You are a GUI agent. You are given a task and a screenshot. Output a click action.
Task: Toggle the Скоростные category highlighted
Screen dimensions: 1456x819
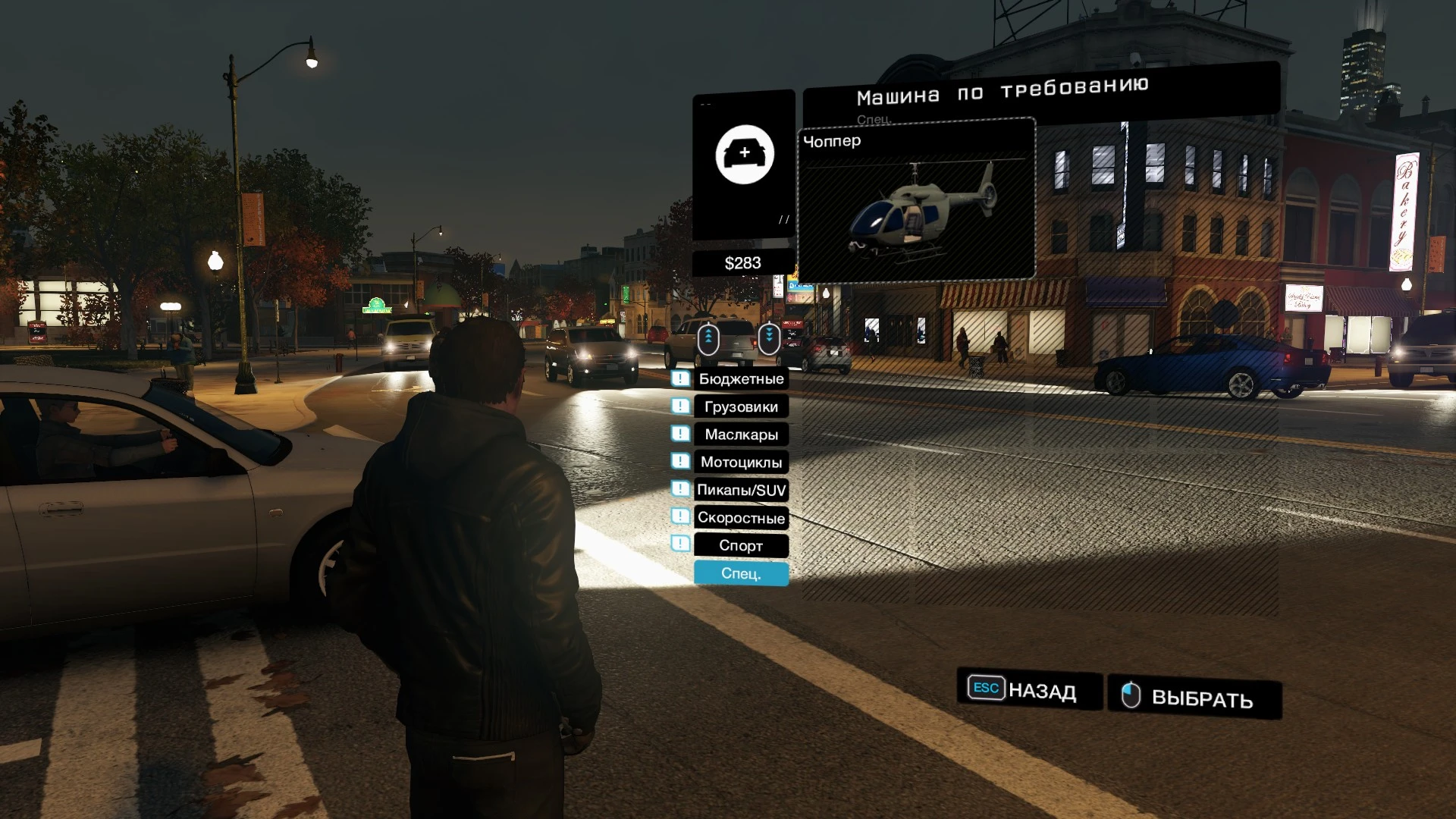tap(740, 518)
